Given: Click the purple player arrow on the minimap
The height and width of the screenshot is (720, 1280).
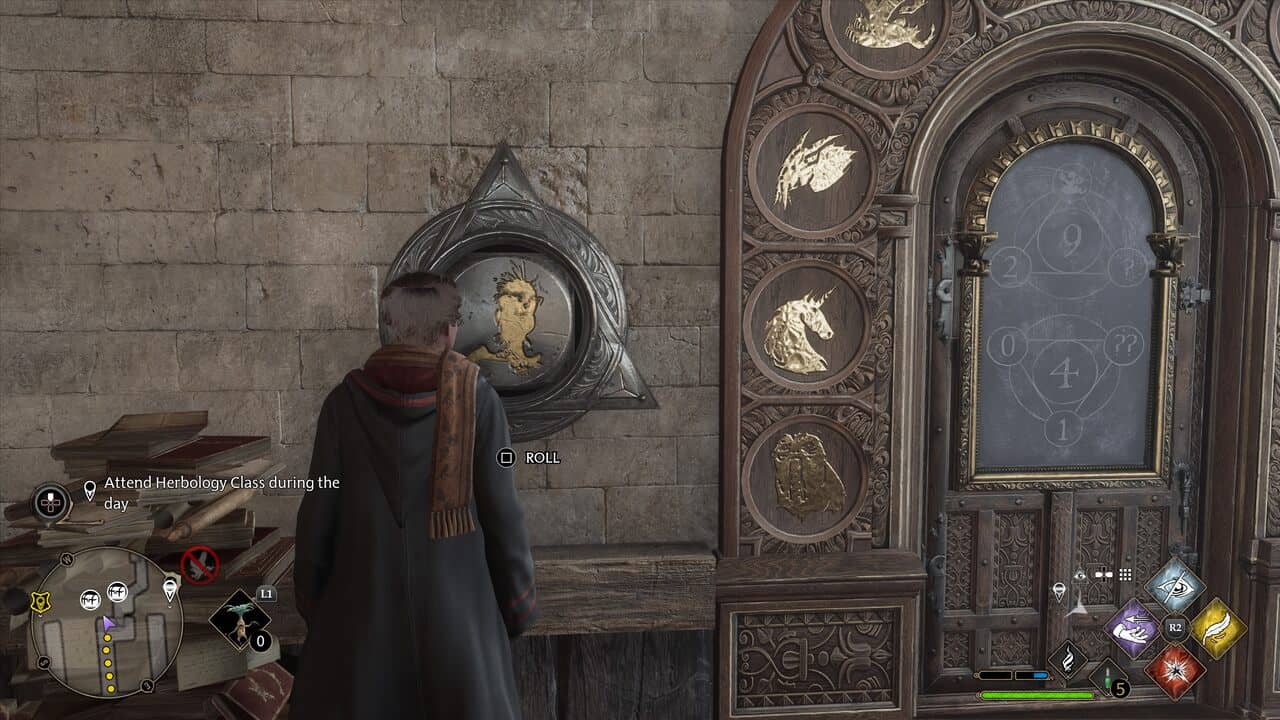Looking at the screenshot, I should coord(108,622).
